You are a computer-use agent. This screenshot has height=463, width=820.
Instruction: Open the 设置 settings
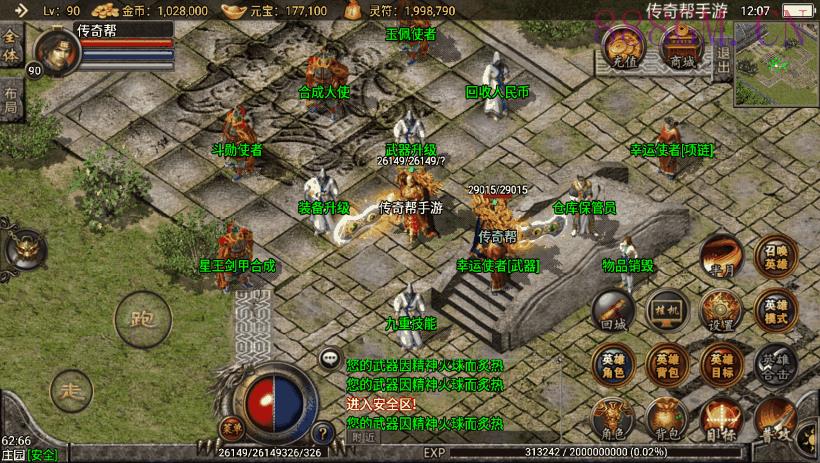(x=719, y=311)
